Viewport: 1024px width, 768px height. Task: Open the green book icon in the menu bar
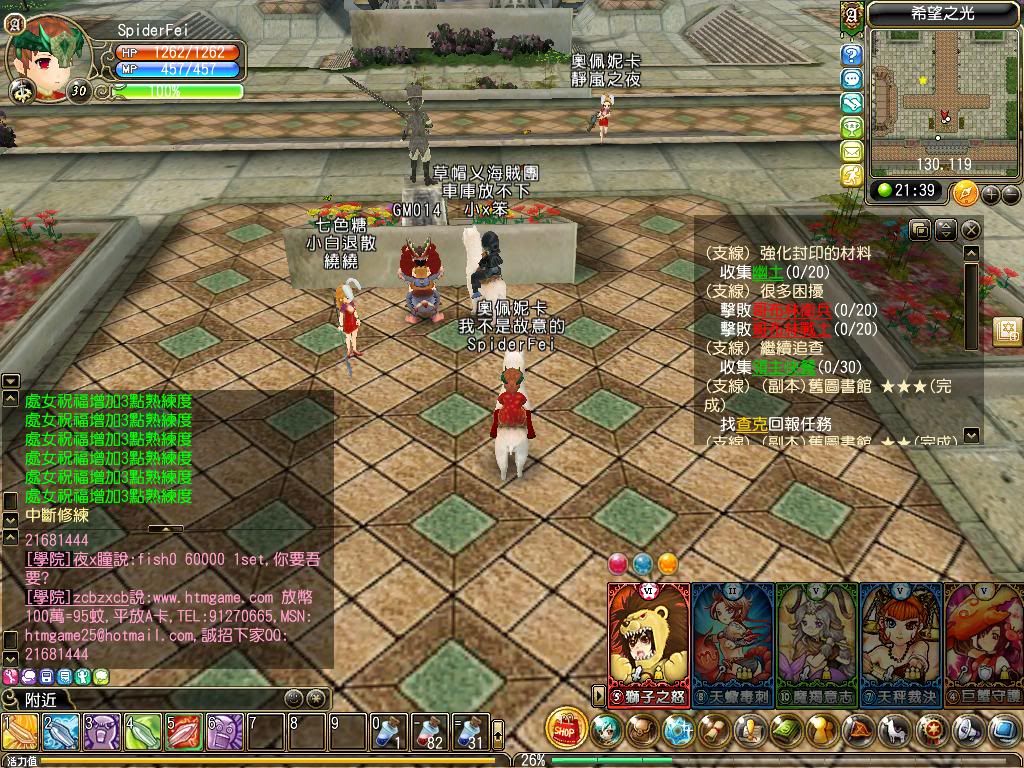[789, 730]
